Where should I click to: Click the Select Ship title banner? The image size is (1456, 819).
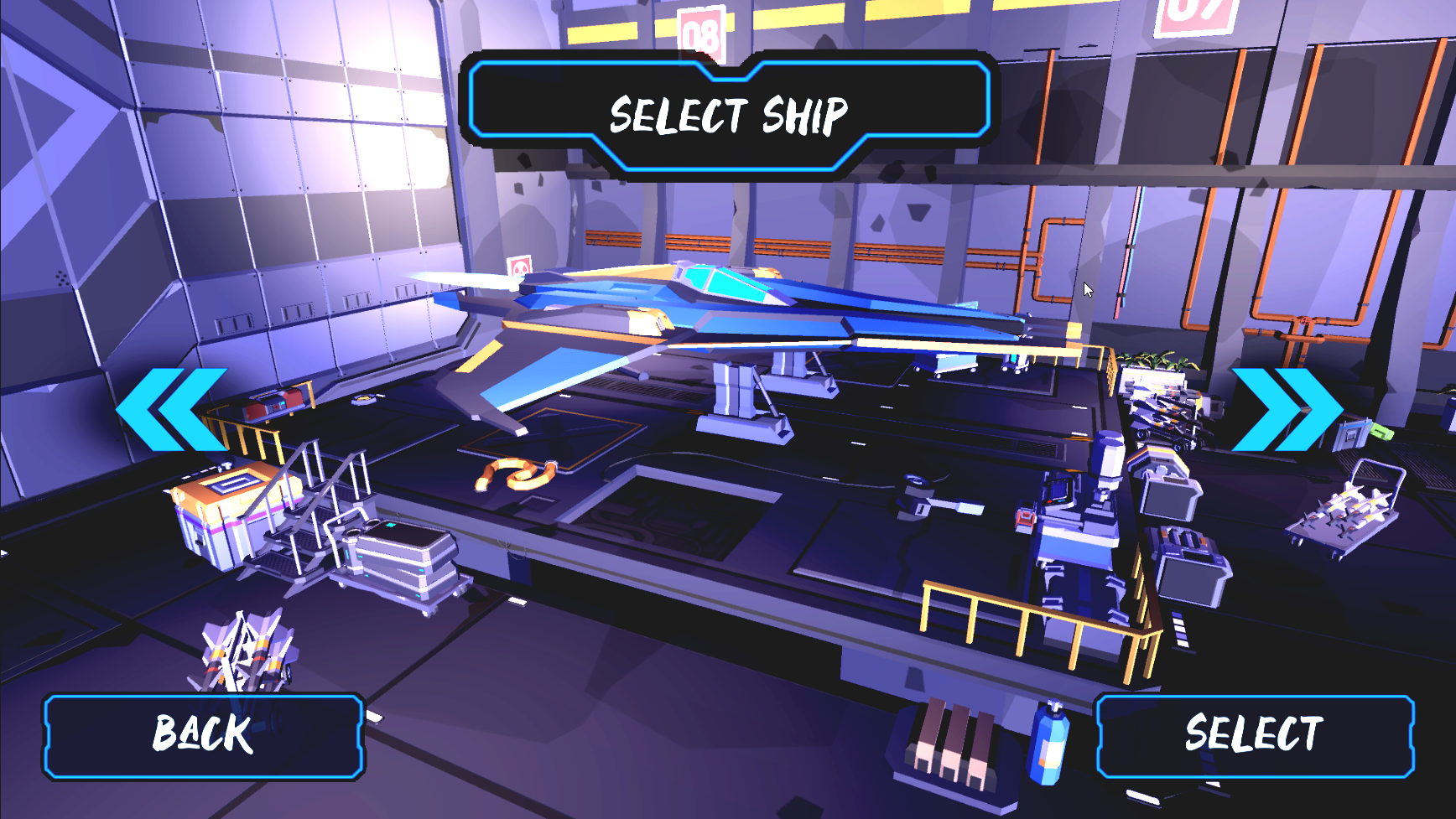click(728, 113)
